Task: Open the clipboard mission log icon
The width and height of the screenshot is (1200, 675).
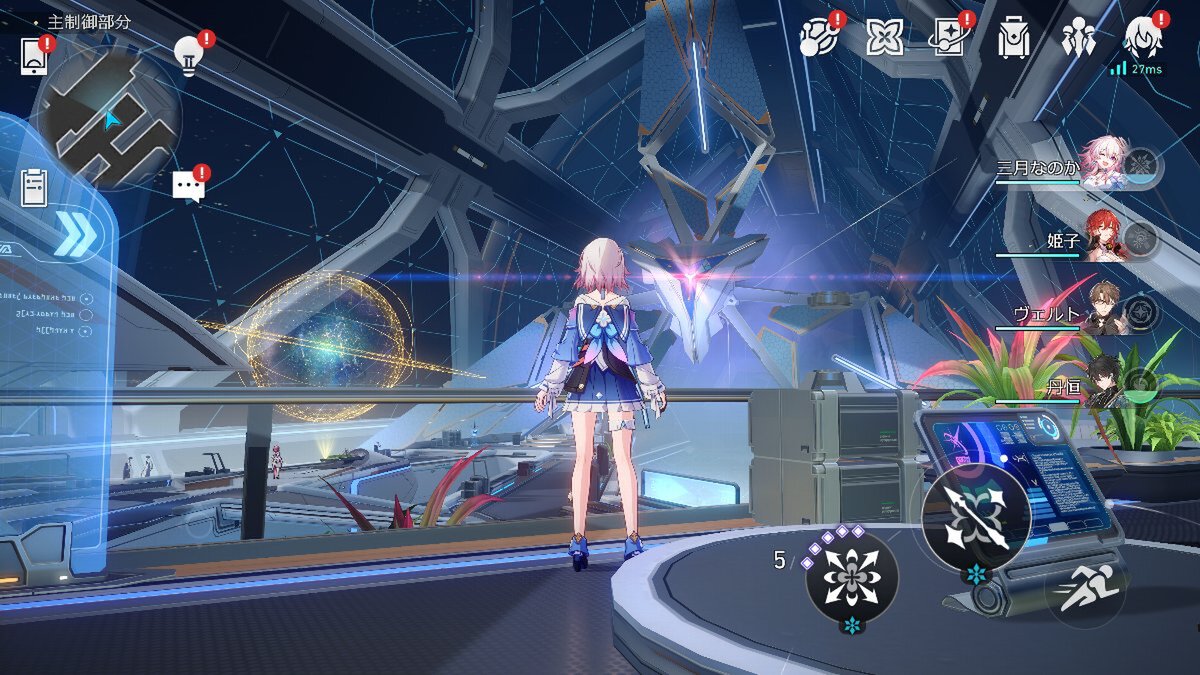Action: point(34,187)
